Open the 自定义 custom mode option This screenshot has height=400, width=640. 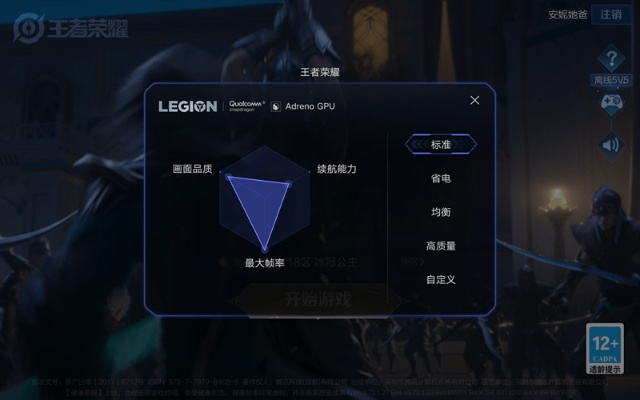click(x=441, y=280)
